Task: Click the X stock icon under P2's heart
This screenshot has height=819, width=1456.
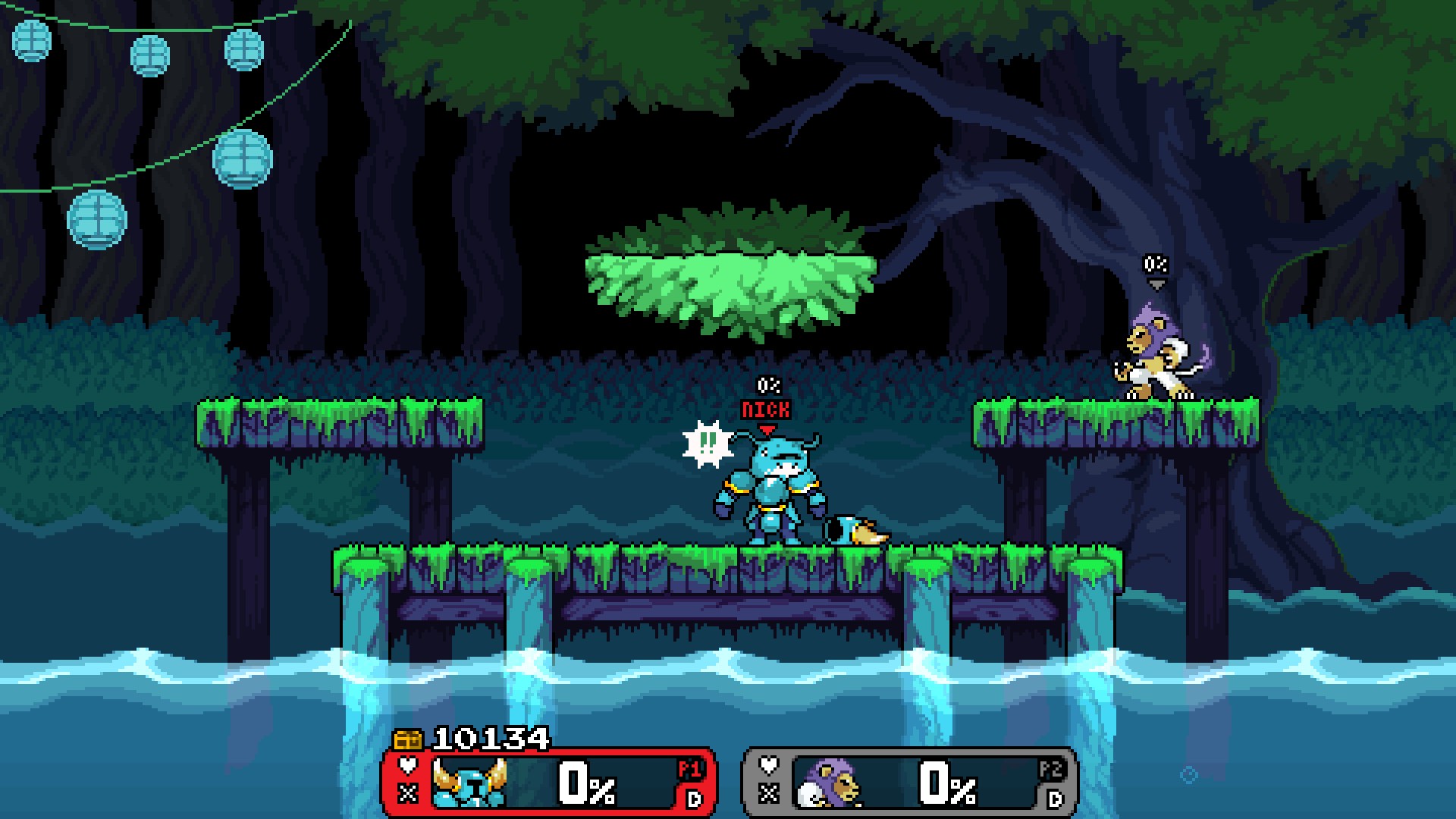Action: coord(767,793)
